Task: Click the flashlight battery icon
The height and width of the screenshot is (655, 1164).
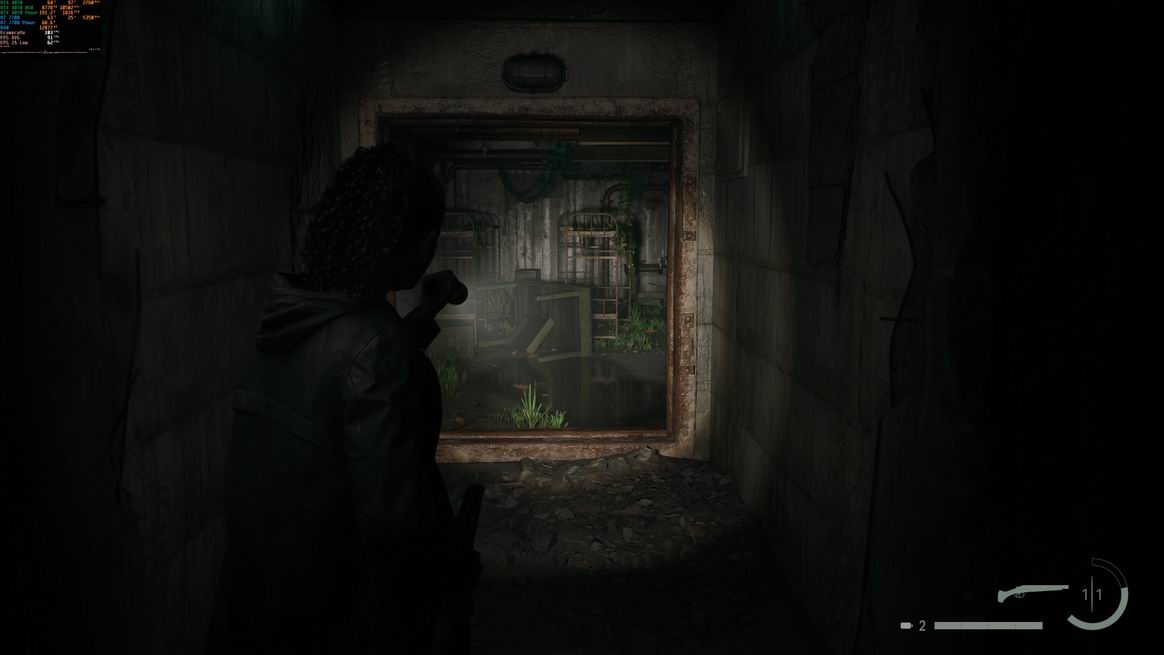Action: [x=906, y=626]
